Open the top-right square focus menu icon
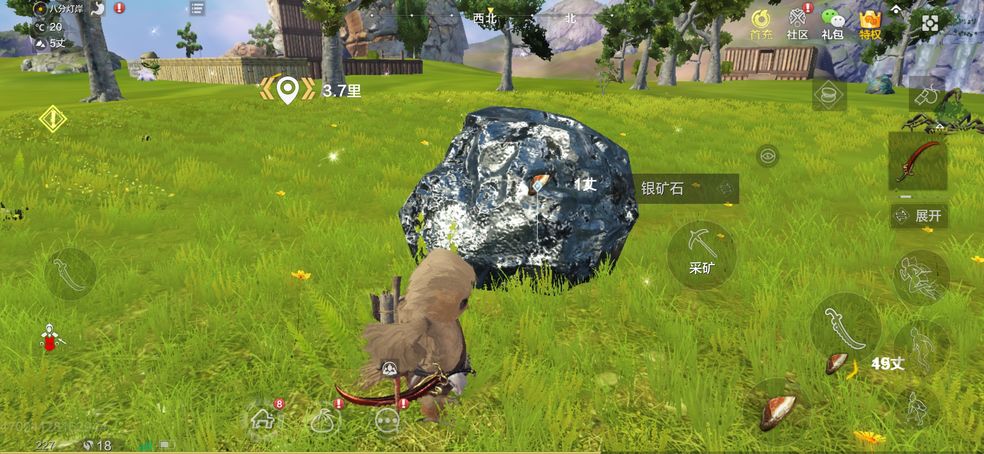 [930, 24]
